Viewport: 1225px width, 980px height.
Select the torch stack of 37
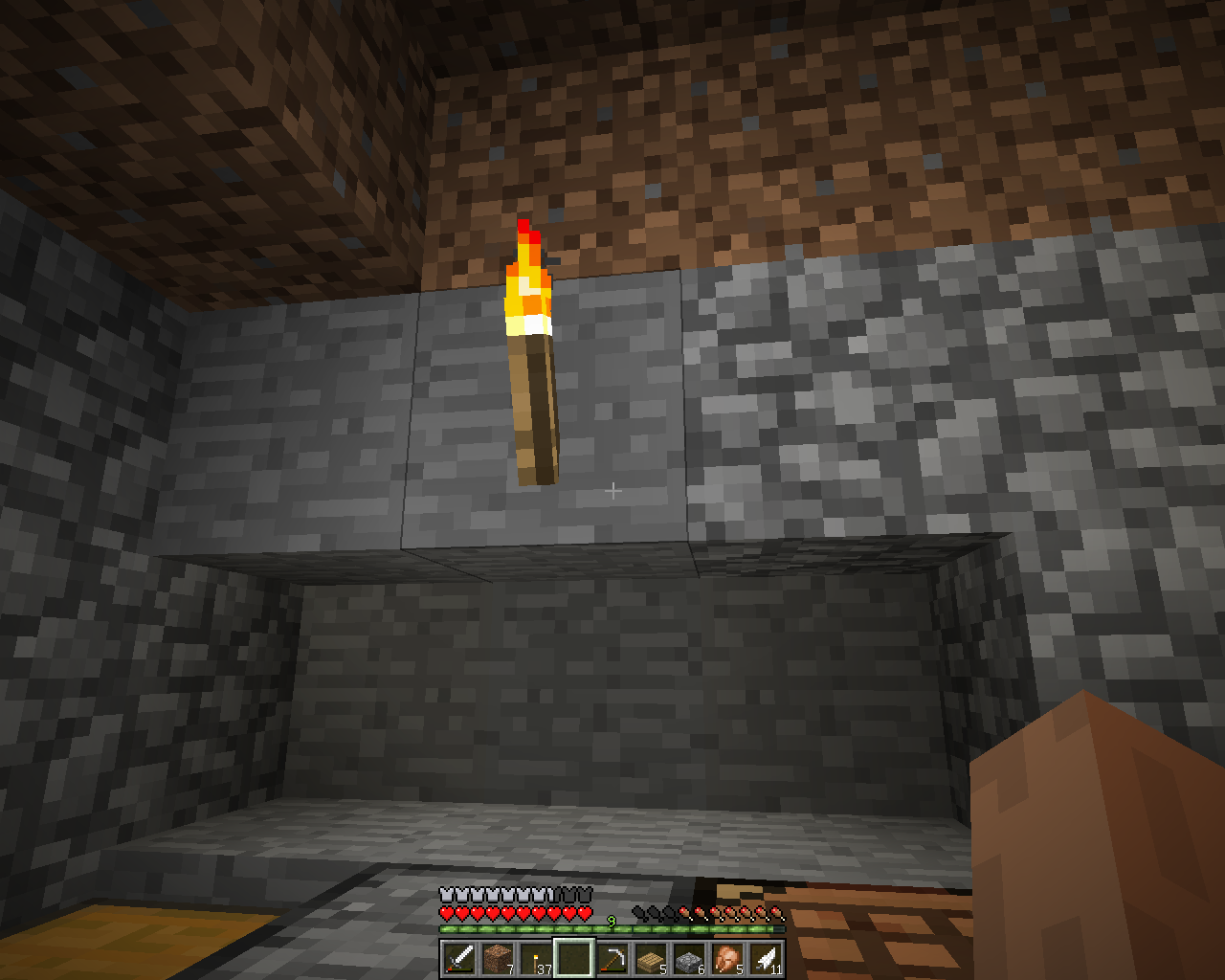coord(536,958)
